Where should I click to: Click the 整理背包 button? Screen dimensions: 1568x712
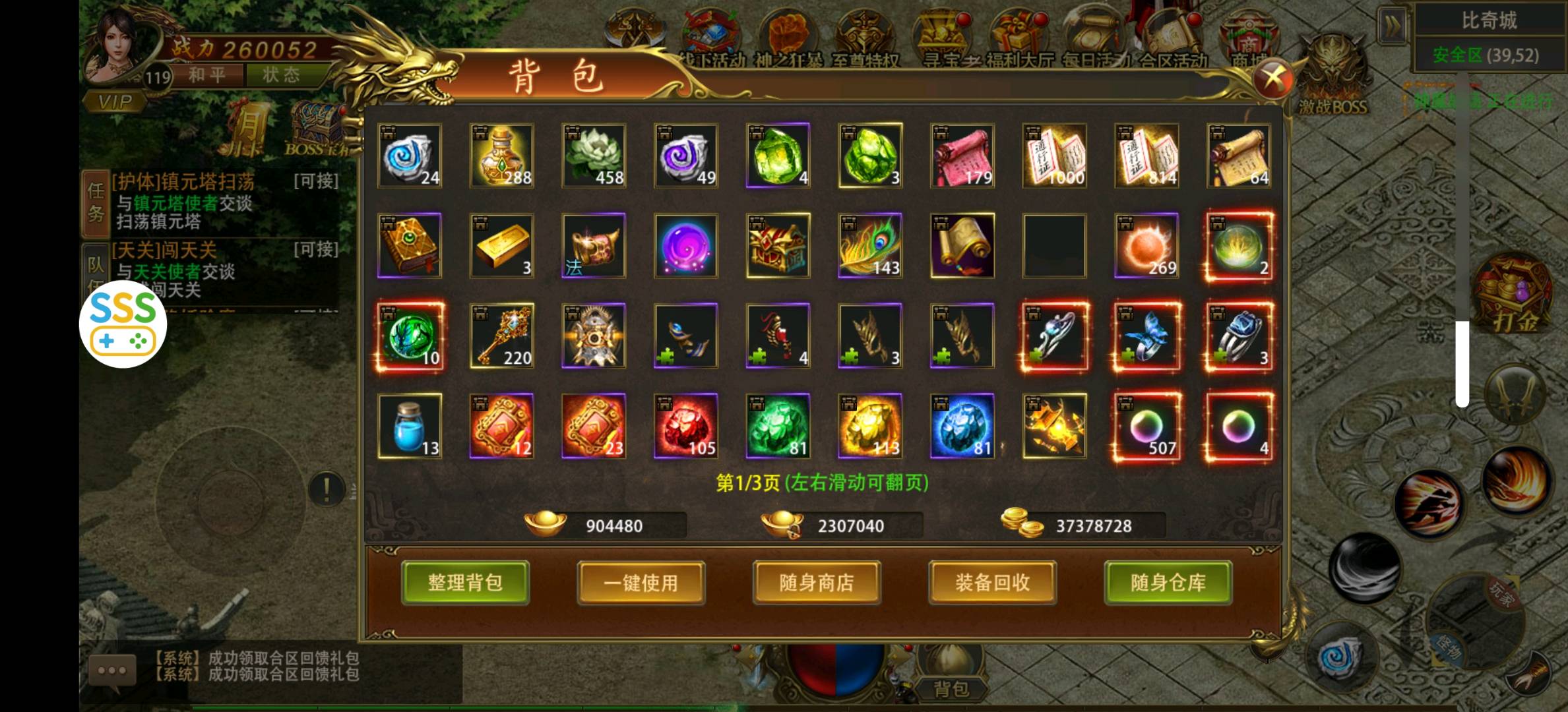tap(465, 582)
